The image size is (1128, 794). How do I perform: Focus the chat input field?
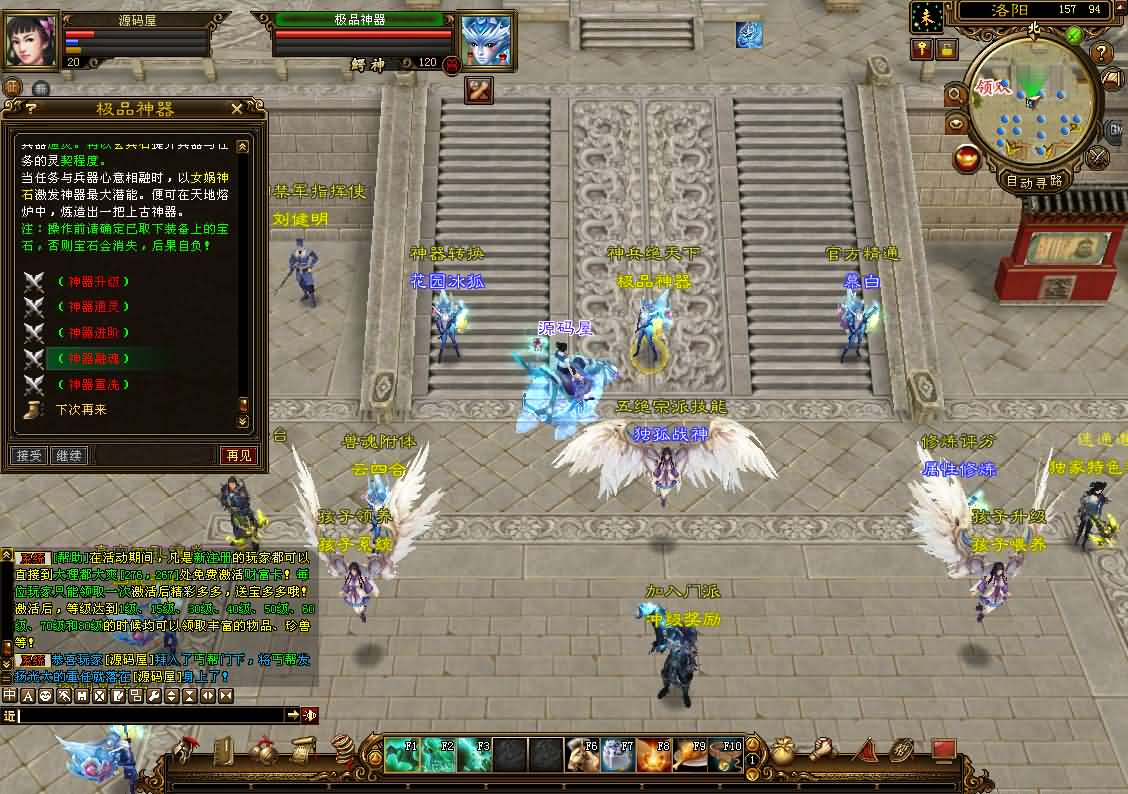[150, 715]
